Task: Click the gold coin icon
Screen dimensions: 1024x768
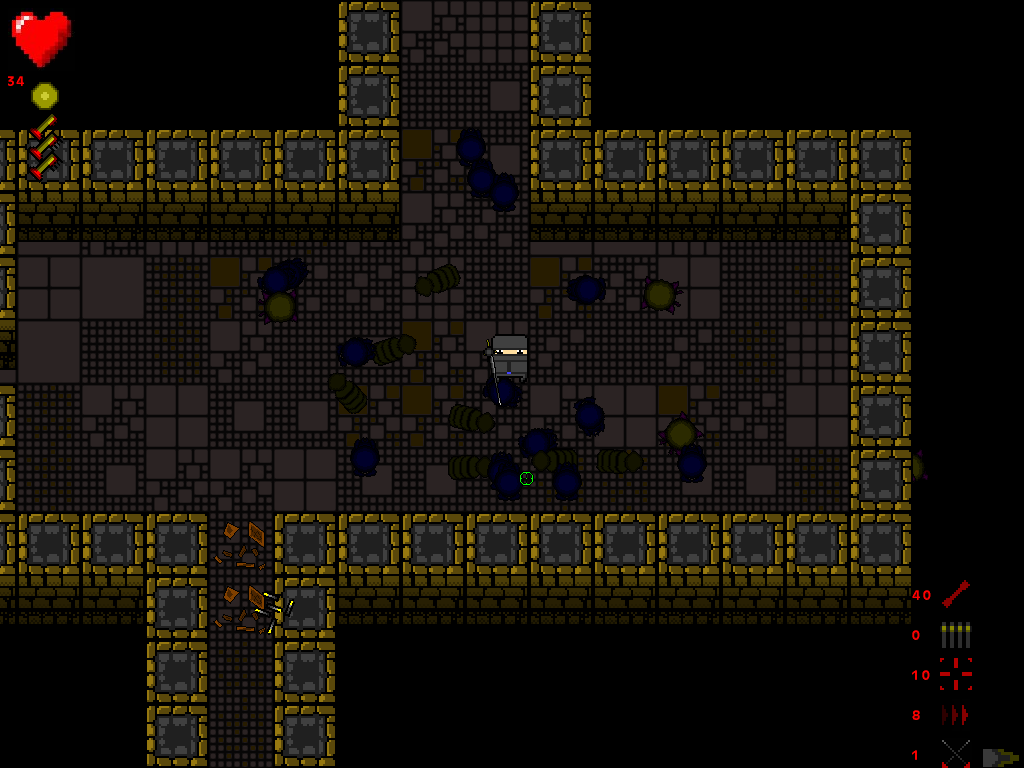Action: (x=45, y=96)
